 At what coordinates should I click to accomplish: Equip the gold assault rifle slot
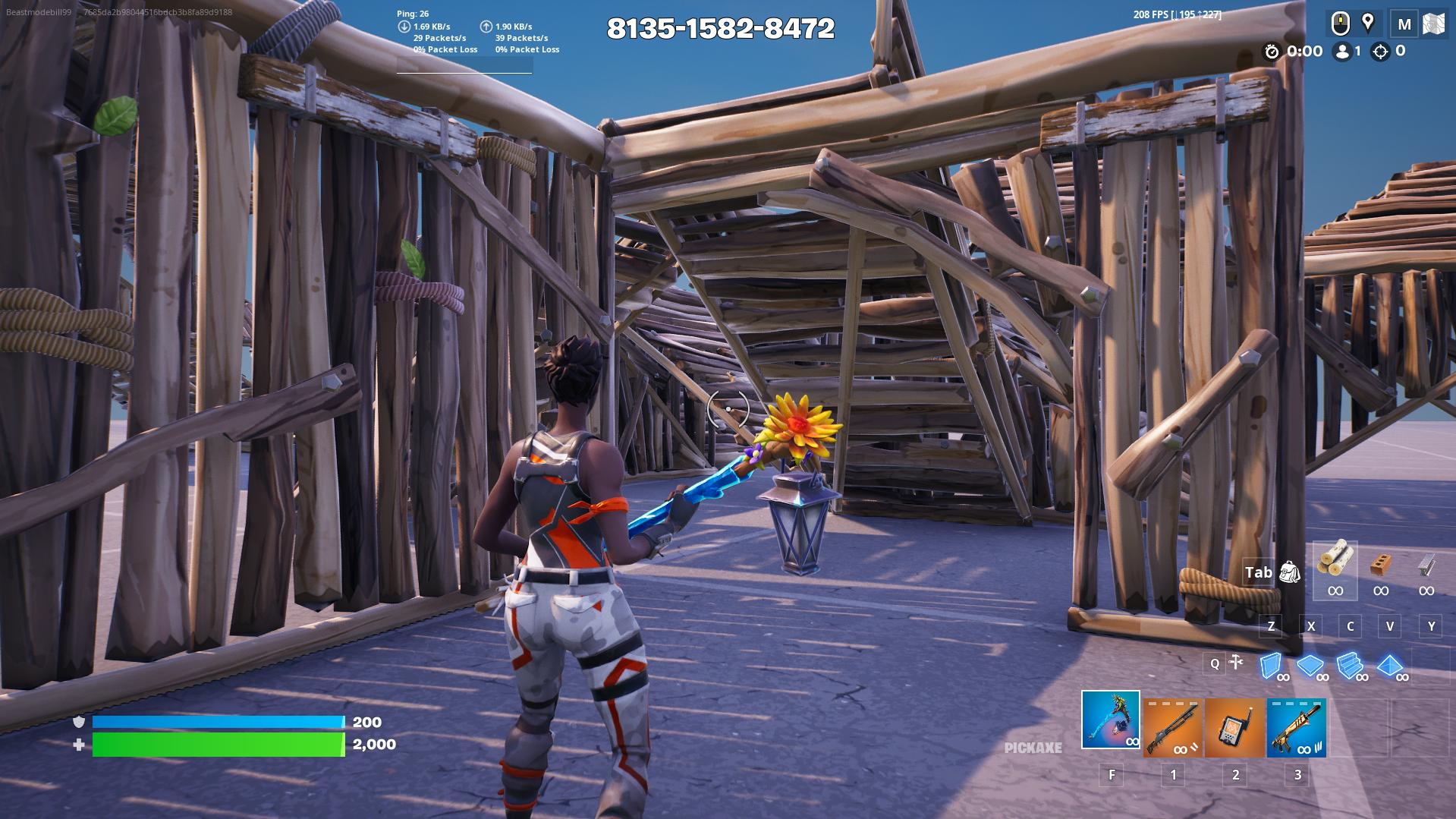point(1297,727)
